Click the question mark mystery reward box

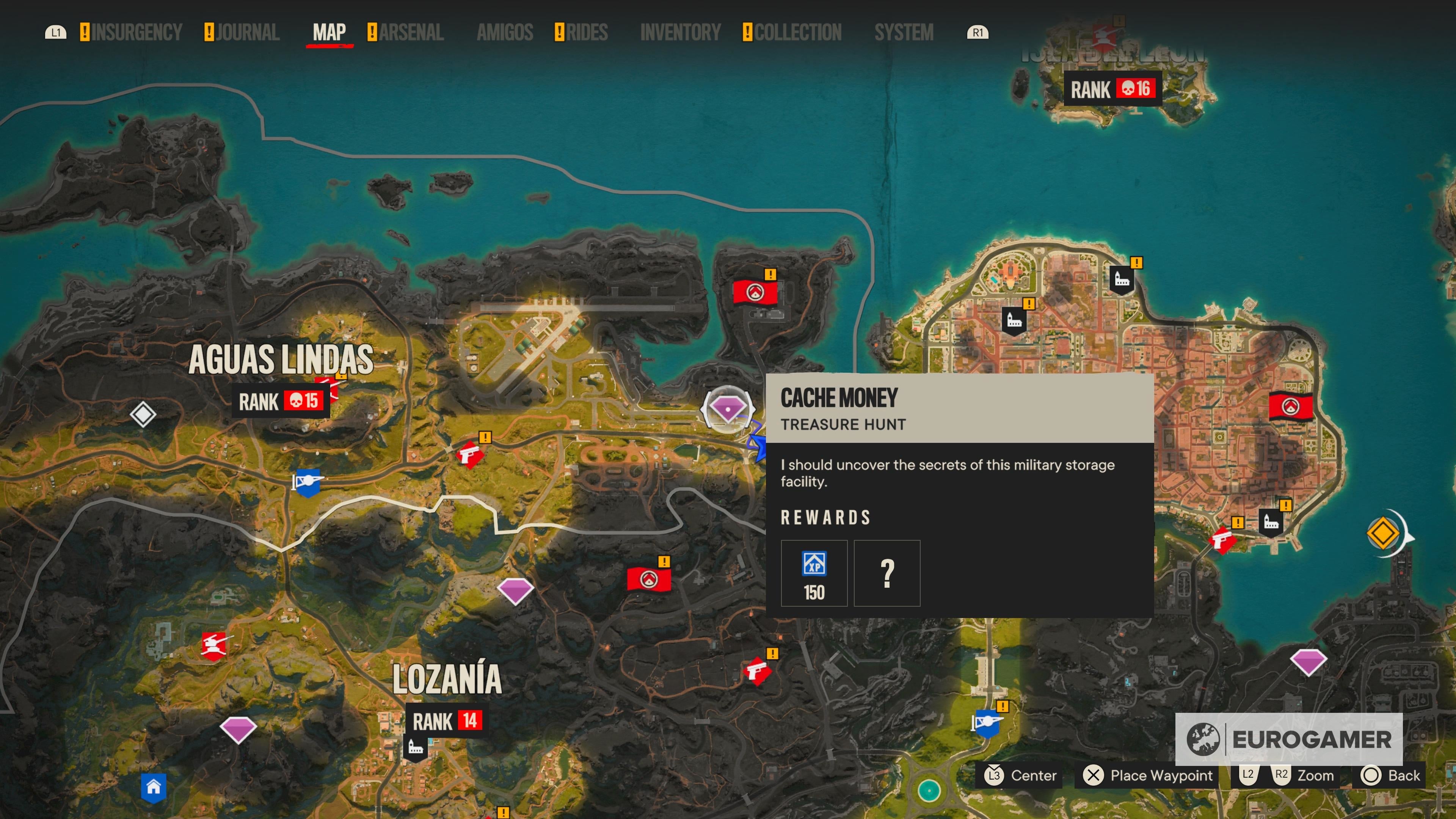pos(887,573)
